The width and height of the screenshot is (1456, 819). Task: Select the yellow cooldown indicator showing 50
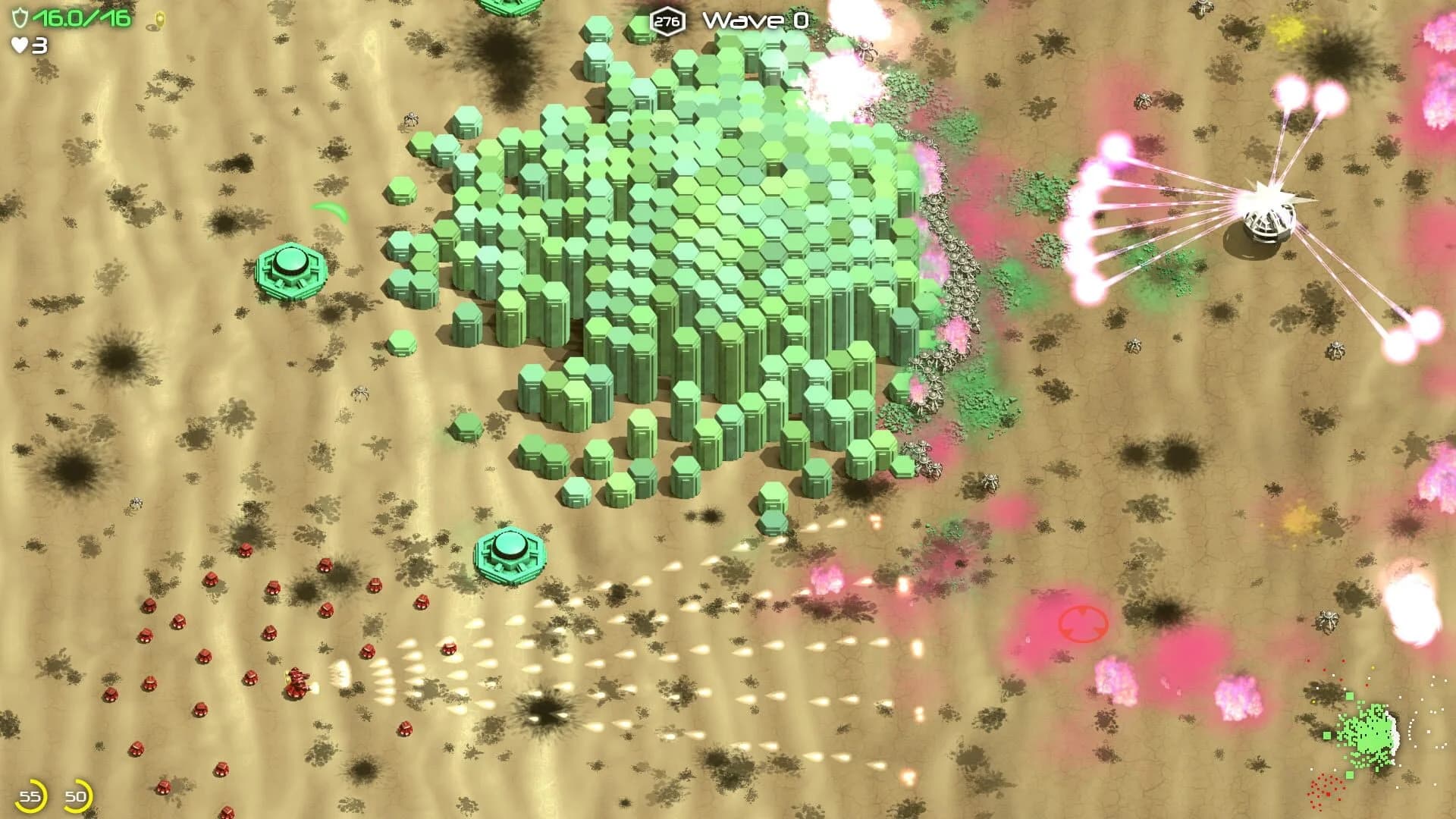[76, 796]
